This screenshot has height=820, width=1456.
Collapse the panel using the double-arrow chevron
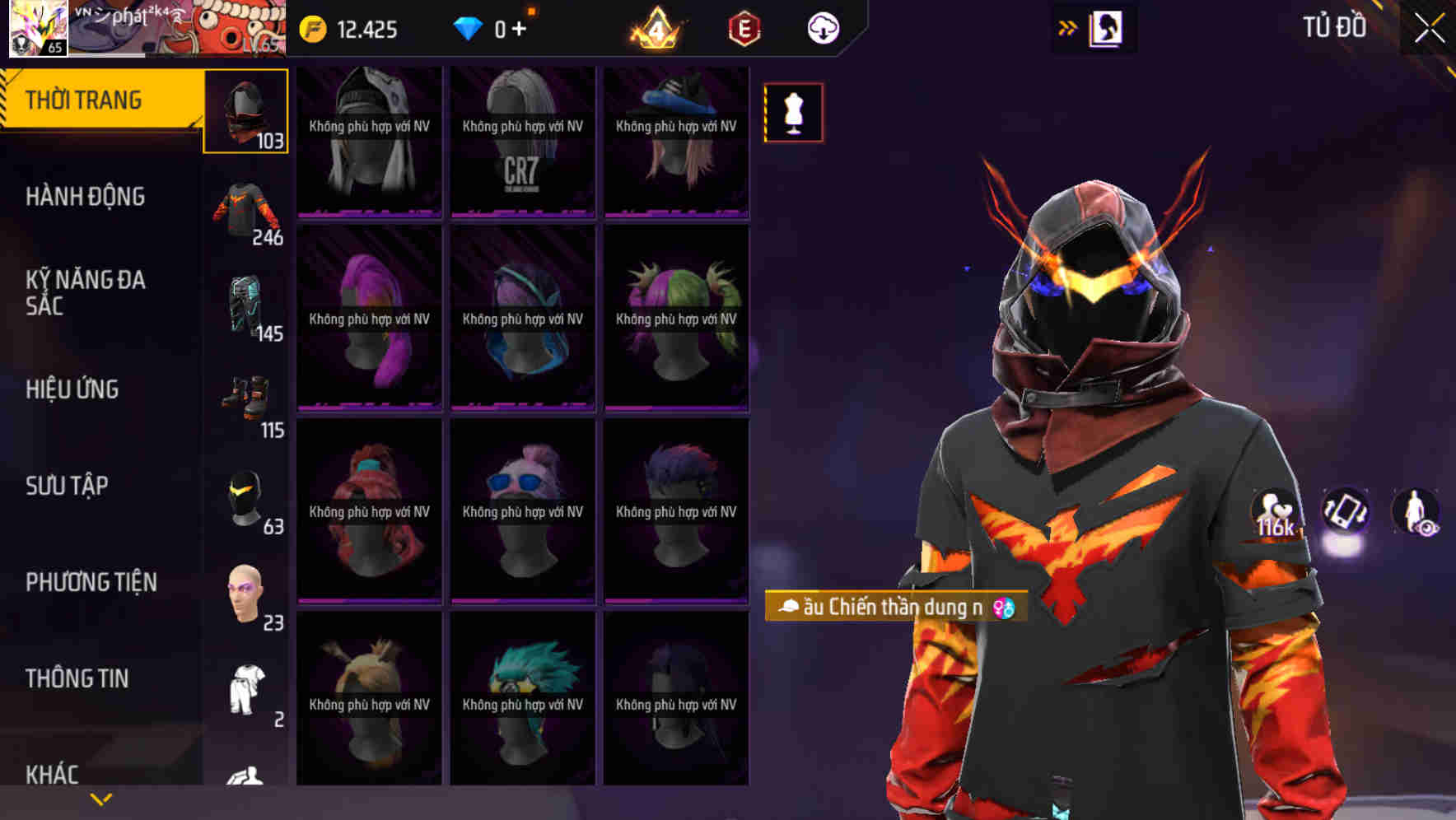(x=1066, y=27)
